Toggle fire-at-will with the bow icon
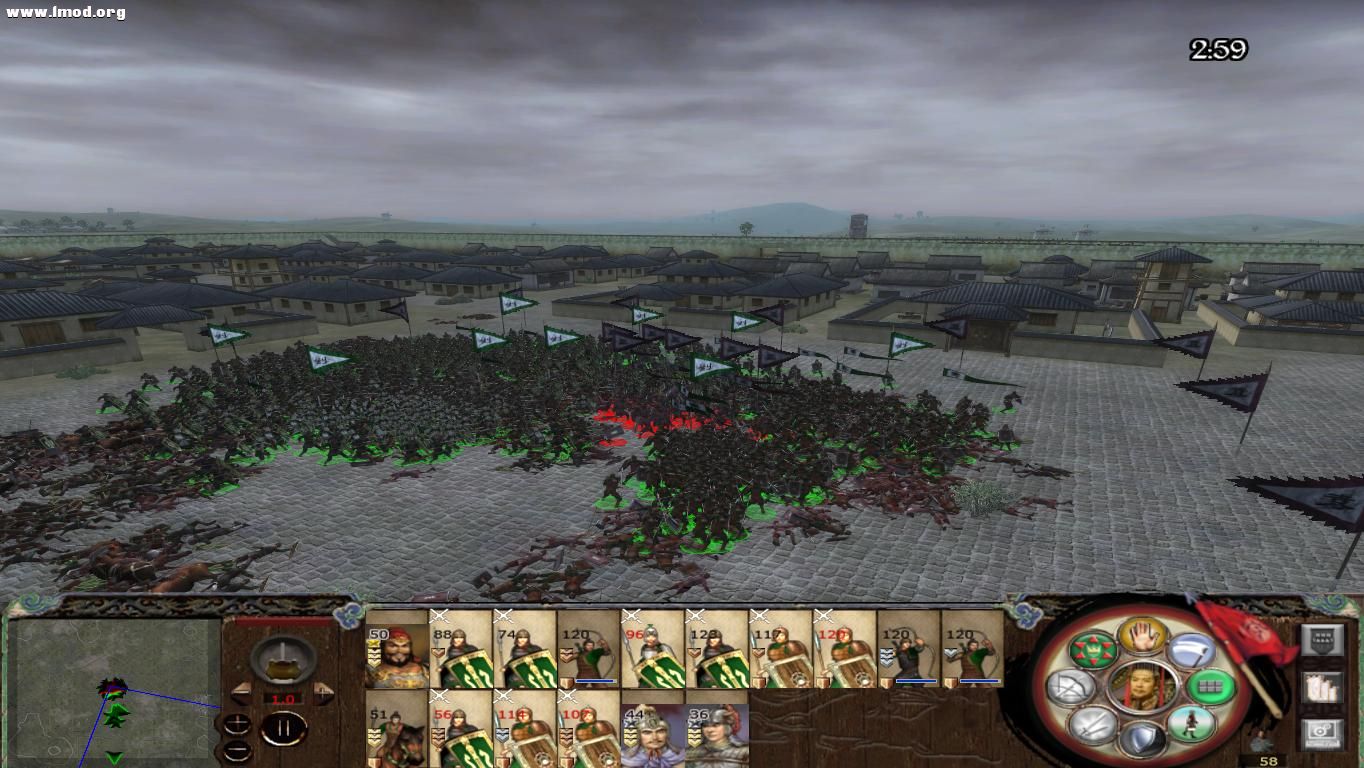This screenshot has height=768, width=1364. coord(1069,687)
